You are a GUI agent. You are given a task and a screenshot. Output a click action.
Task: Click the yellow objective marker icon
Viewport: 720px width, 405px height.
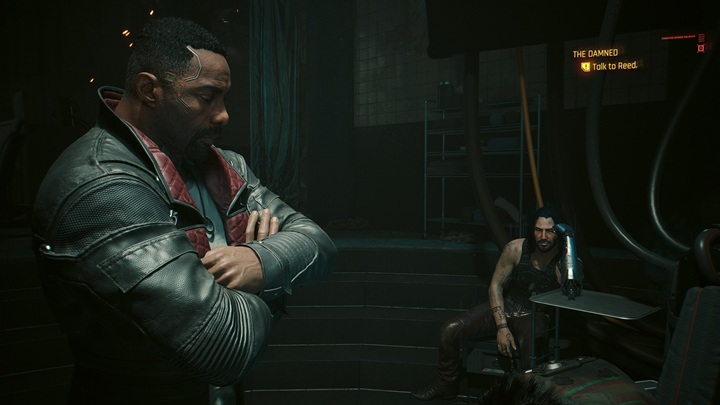[x=585, y=67]
